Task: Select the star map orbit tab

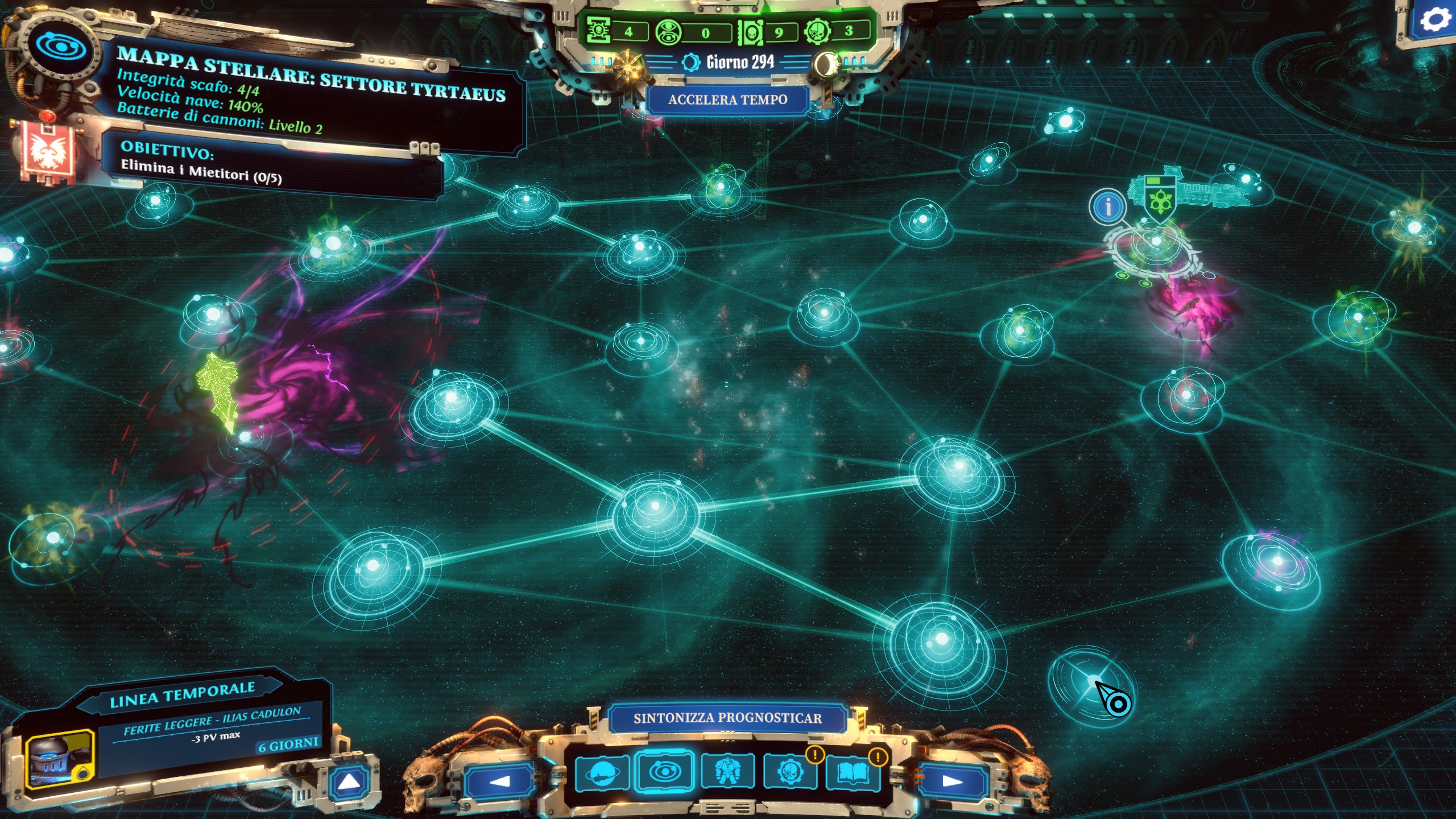Action: pos(664,772)
